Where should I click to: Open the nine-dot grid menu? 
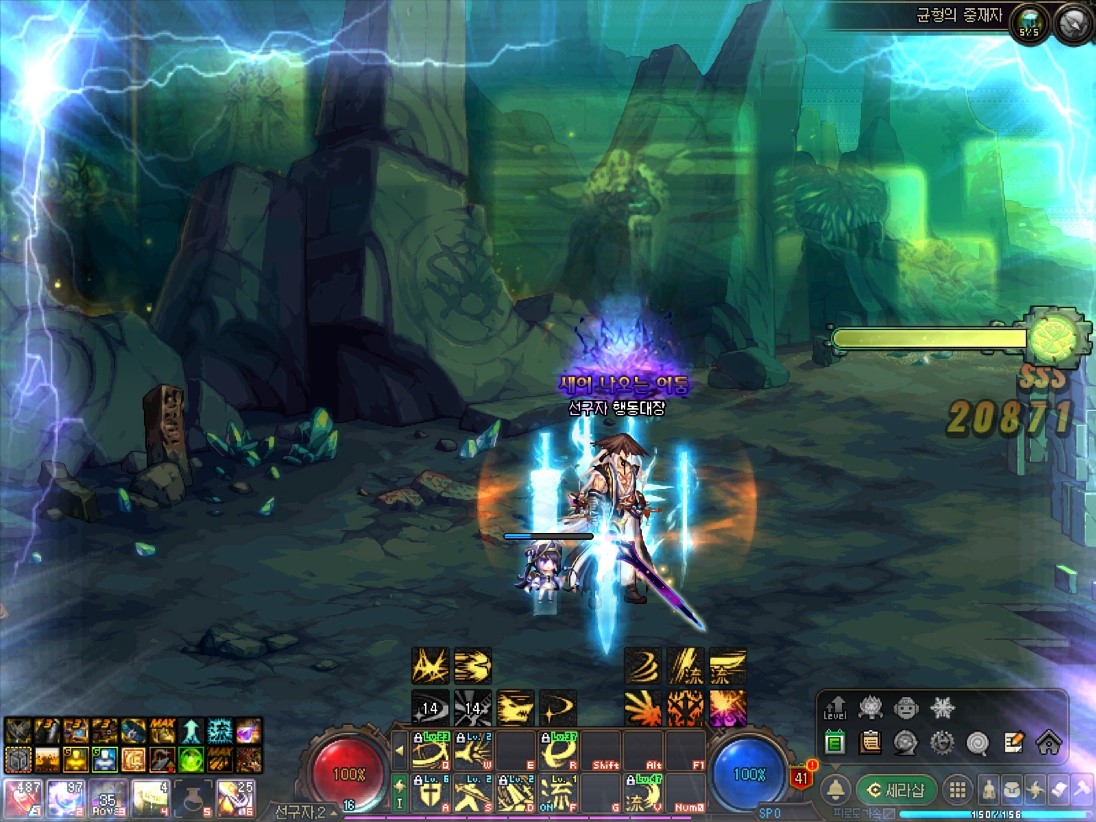click(957, 790)
